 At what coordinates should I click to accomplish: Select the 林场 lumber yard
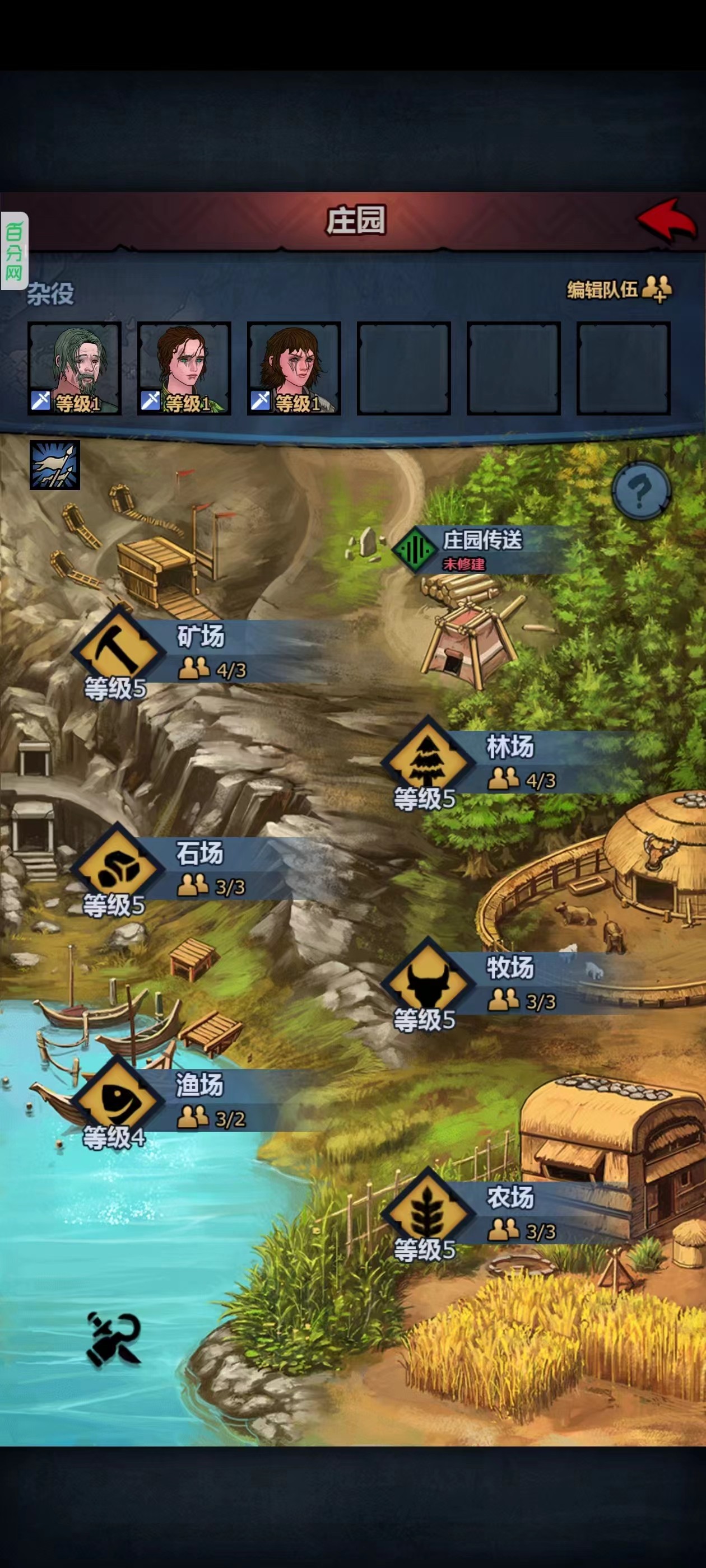428,761
